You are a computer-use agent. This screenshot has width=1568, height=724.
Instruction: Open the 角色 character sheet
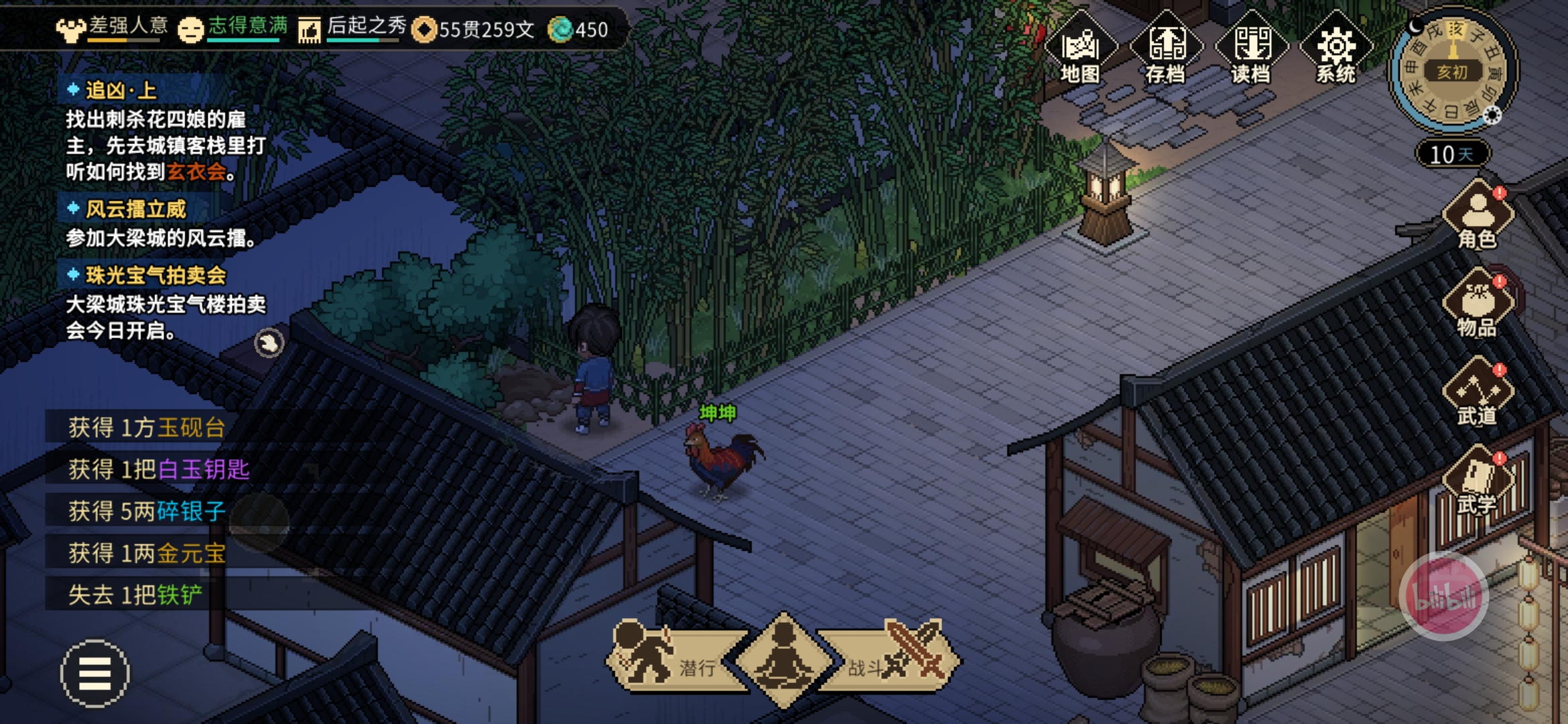[x=1478, y=216]
